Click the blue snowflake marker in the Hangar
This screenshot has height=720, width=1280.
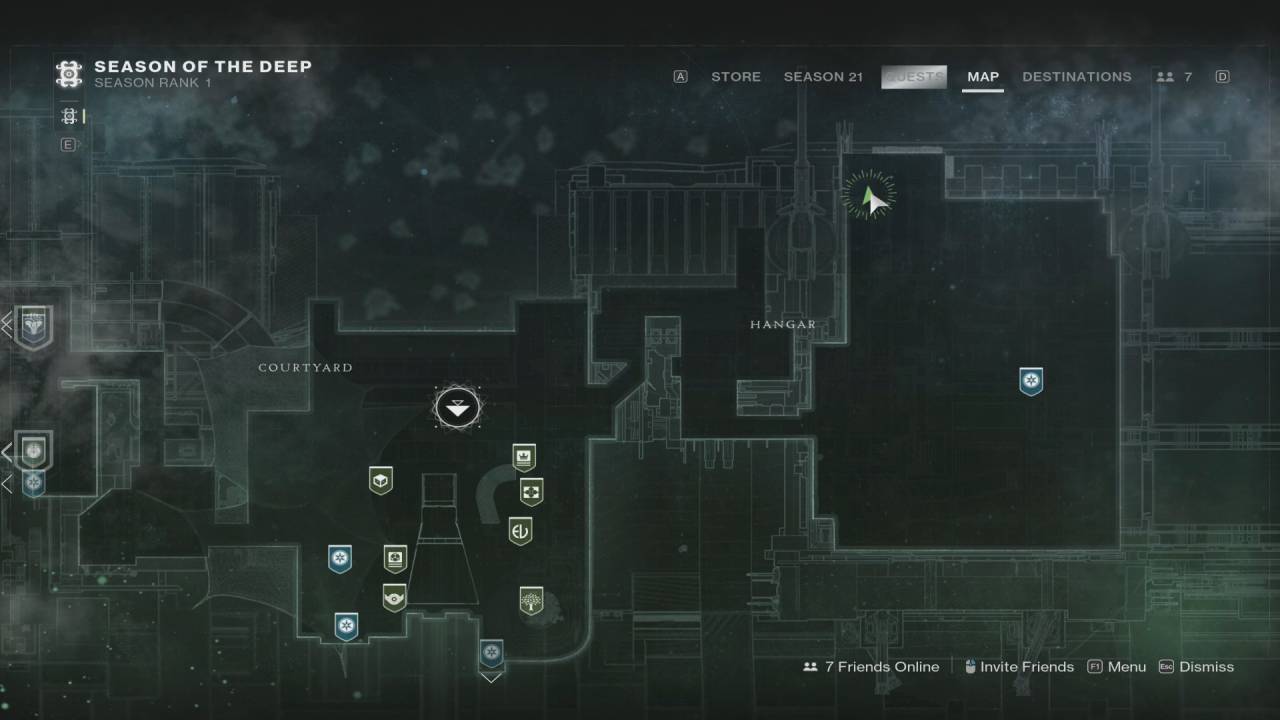click(1031, 381)
